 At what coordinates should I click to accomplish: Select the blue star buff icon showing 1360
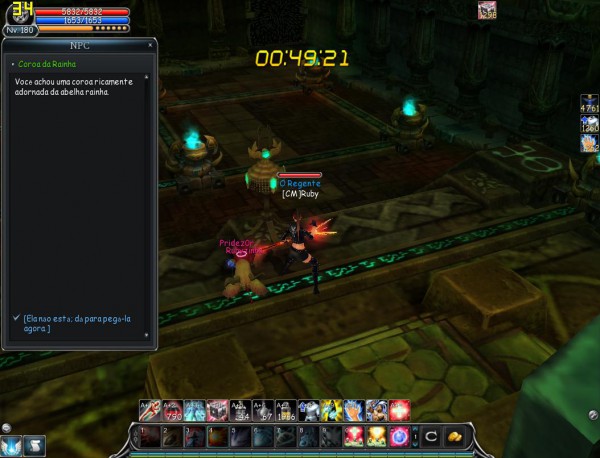coord(590,124)
